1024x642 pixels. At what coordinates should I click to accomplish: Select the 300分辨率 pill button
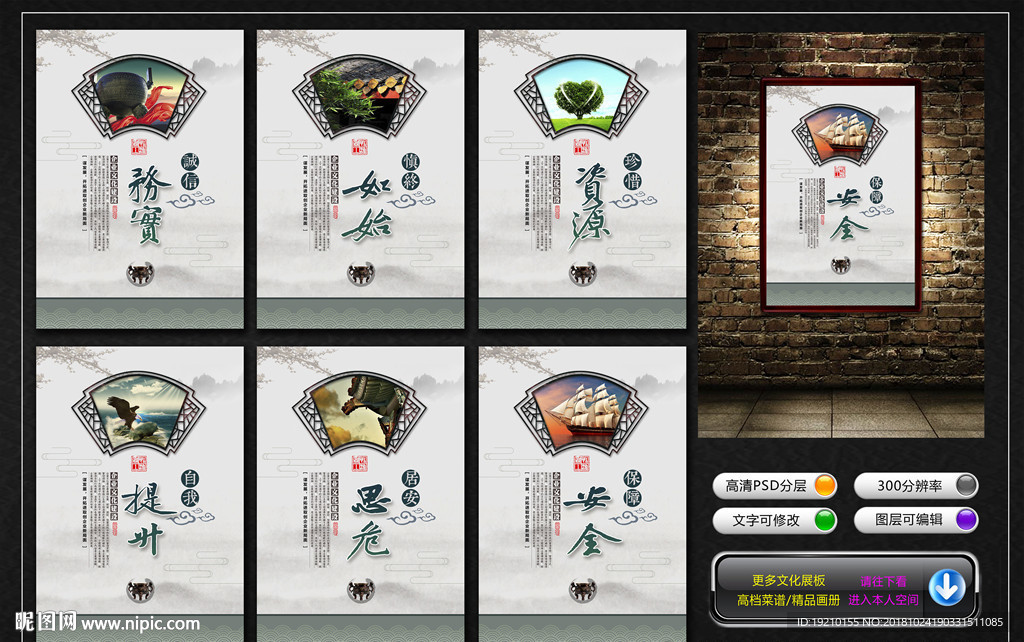(x=915, y=486)
